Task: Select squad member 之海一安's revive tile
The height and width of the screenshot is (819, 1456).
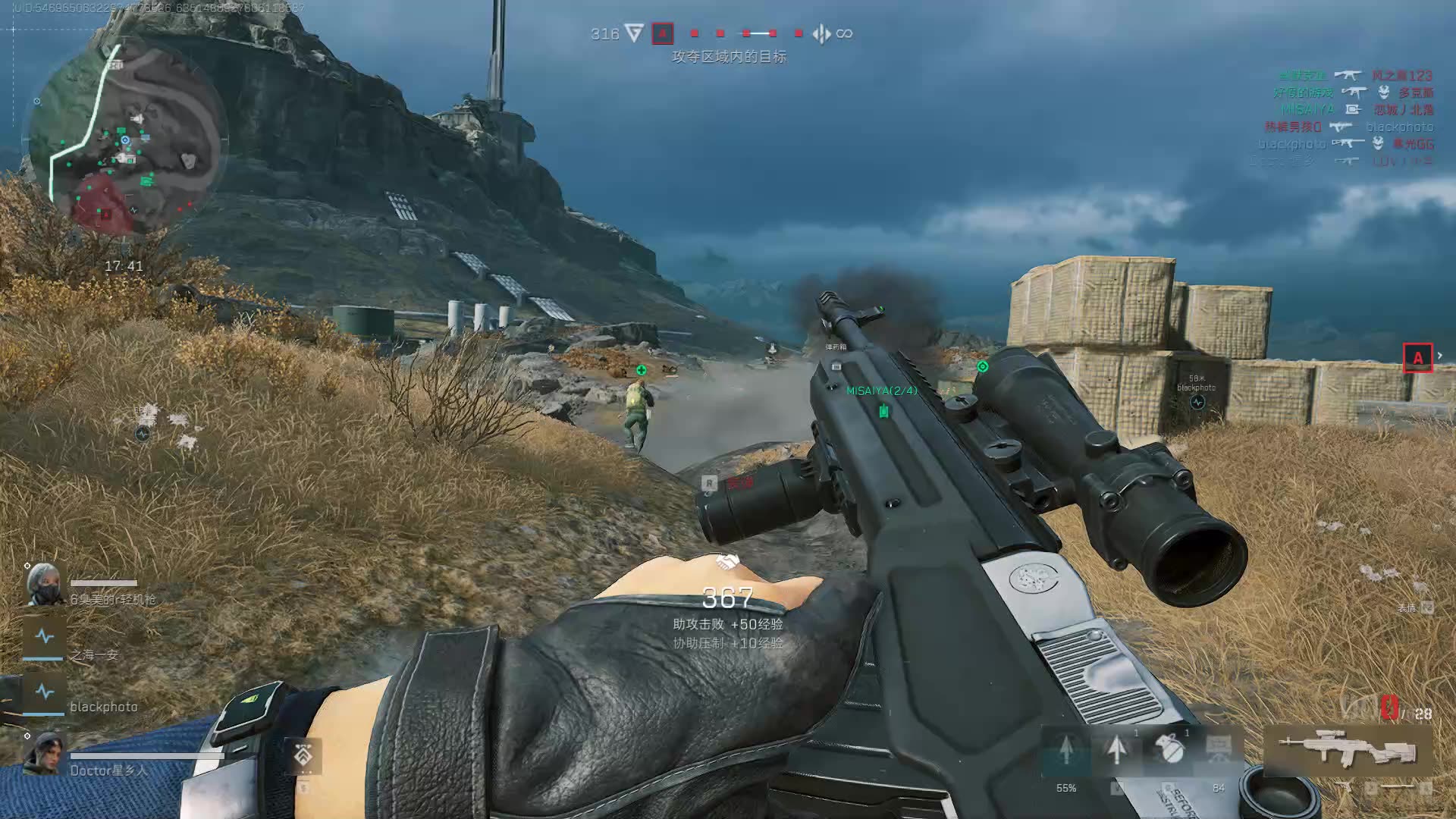Action: (44, 637)
